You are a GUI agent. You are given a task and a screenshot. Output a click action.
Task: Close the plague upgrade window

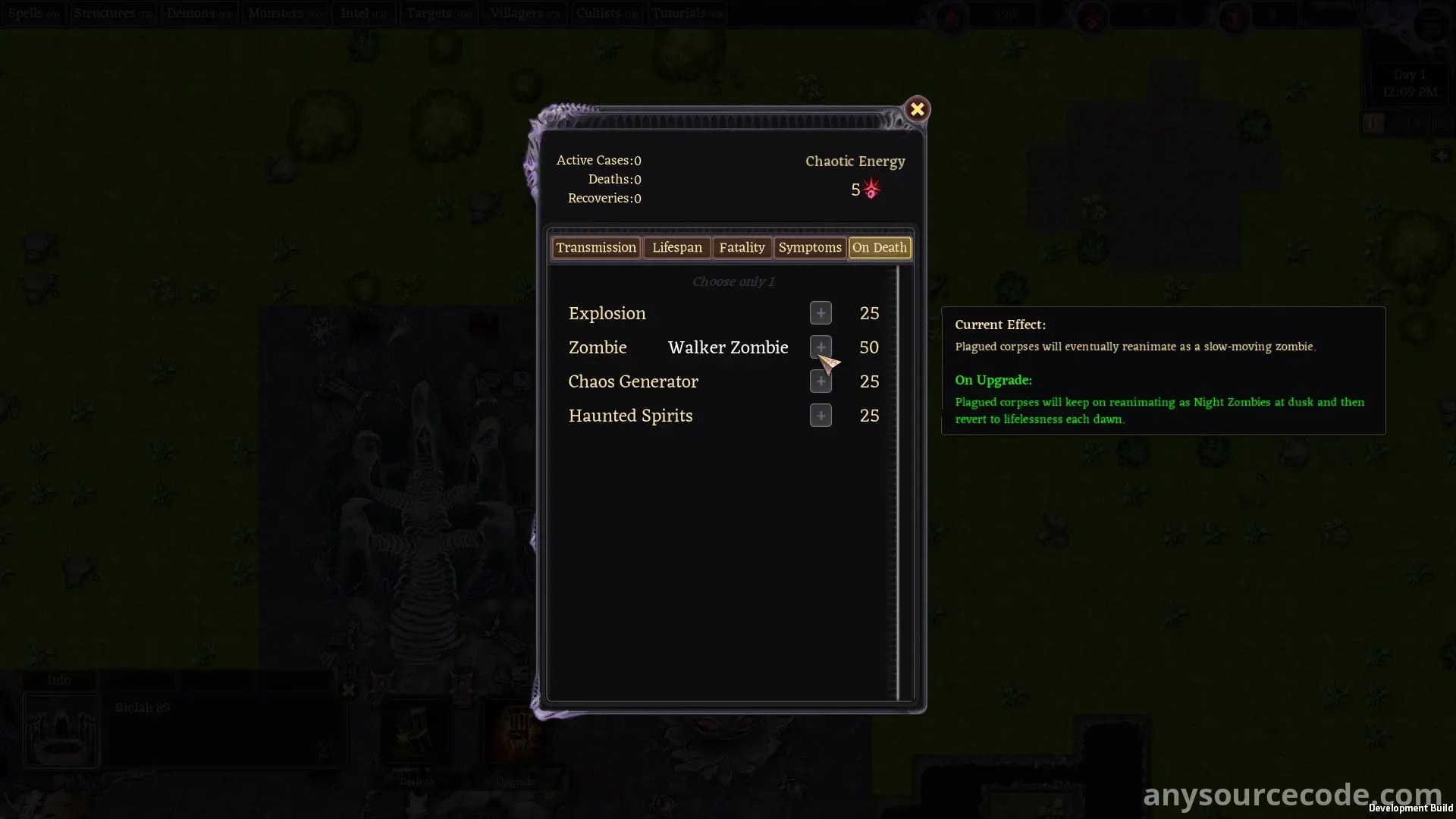pos(917,109)
